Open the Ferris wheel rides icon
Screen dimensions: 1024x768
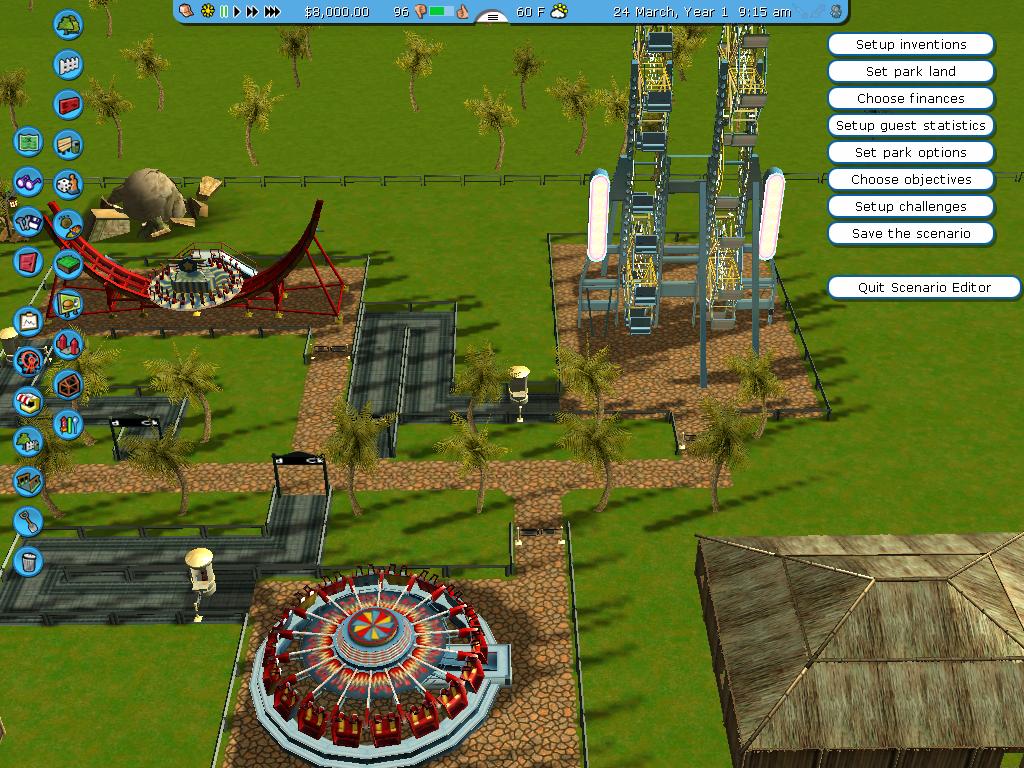pos(28,360)
